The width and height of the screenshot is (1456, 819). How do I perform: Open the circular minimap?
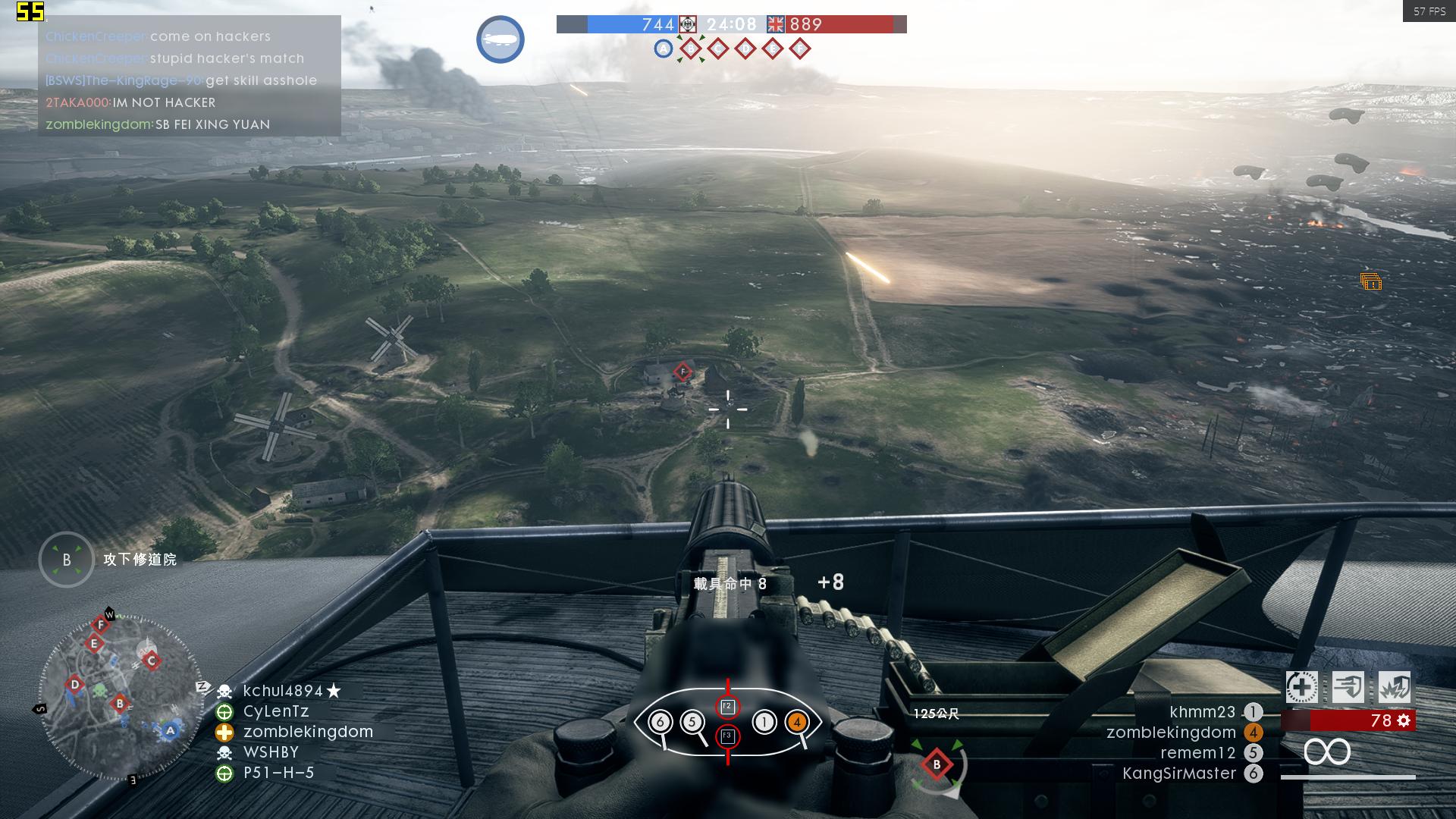click(120, 698)
